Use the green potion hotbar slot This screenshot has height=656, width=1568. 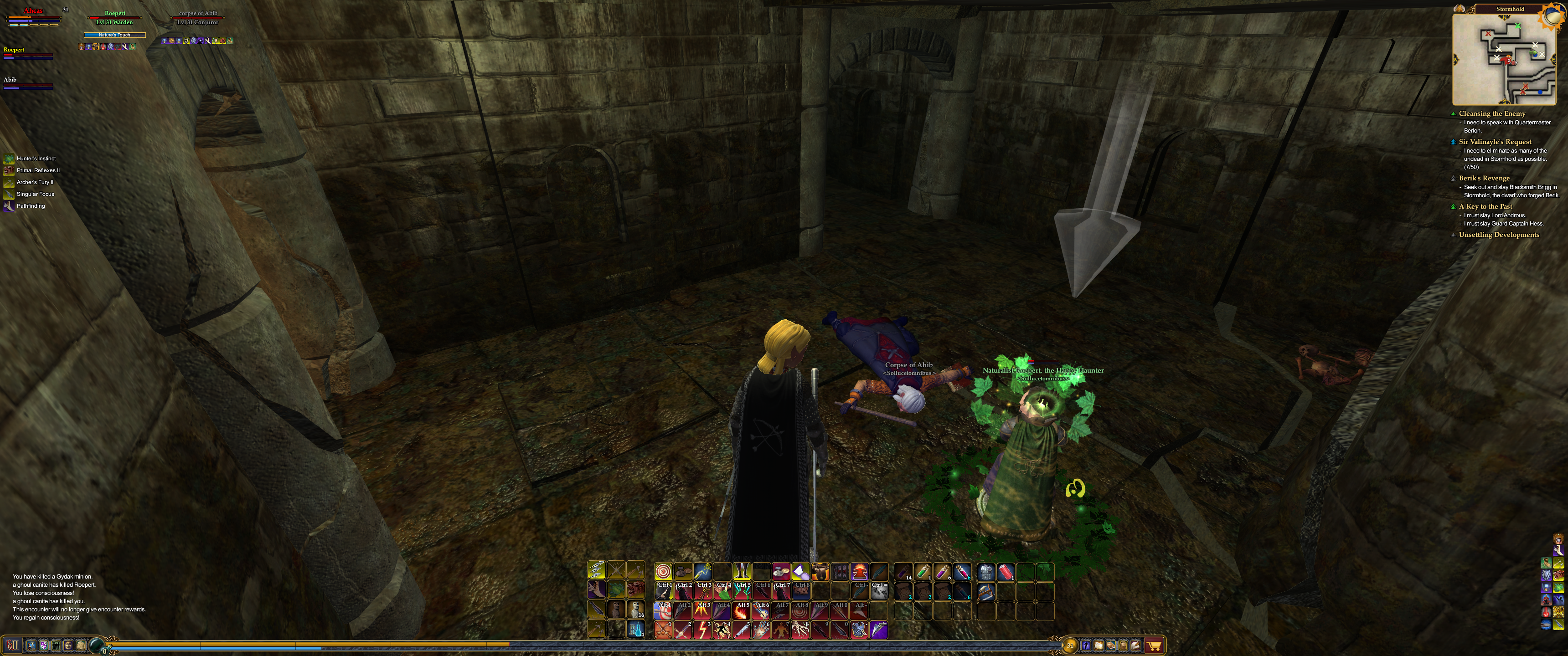tap(923, 571)
